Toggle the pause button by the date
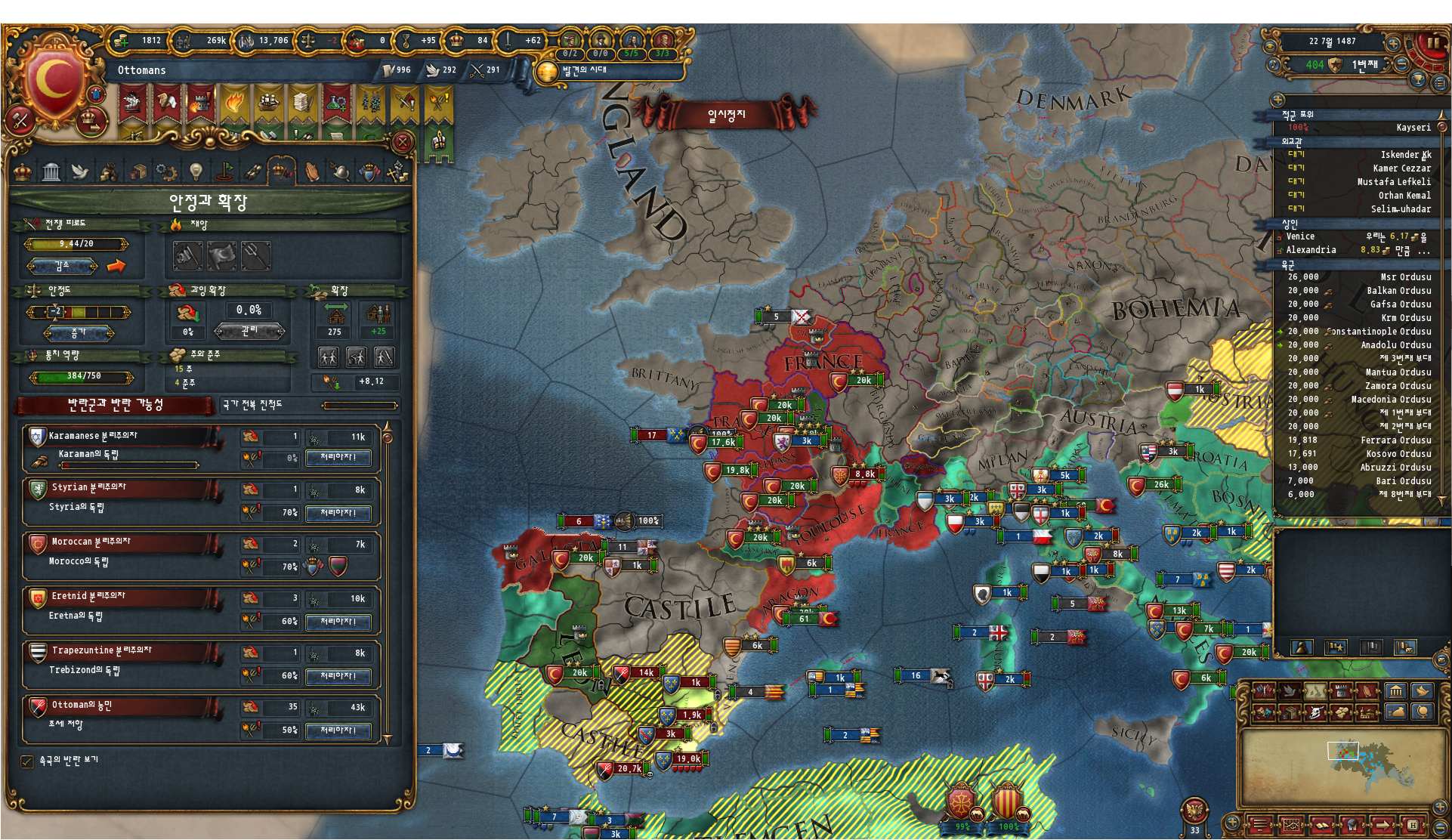 coord(1432,42)
